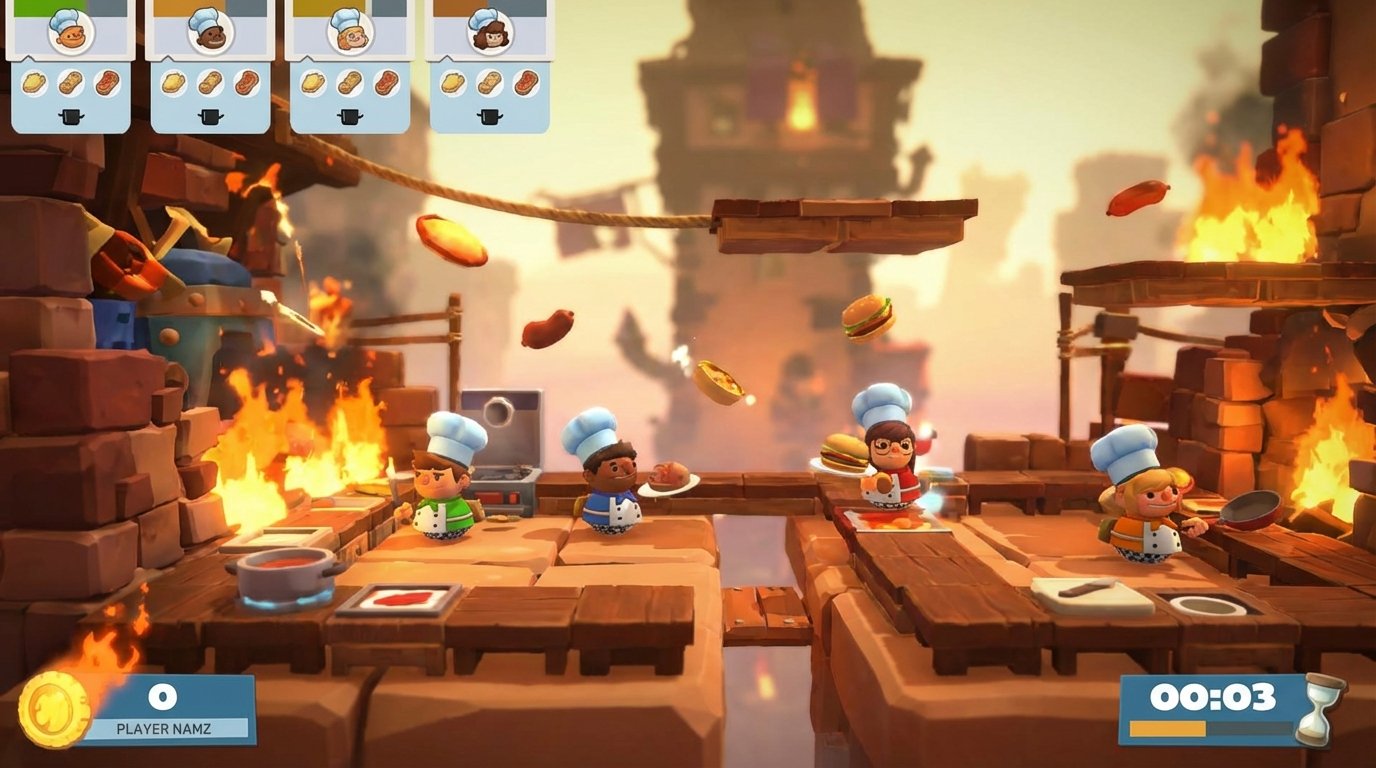Click the 00:03 countdown timer display
The height and width of the screenshot is (768, 1376).
click(x=1215, y=697)
